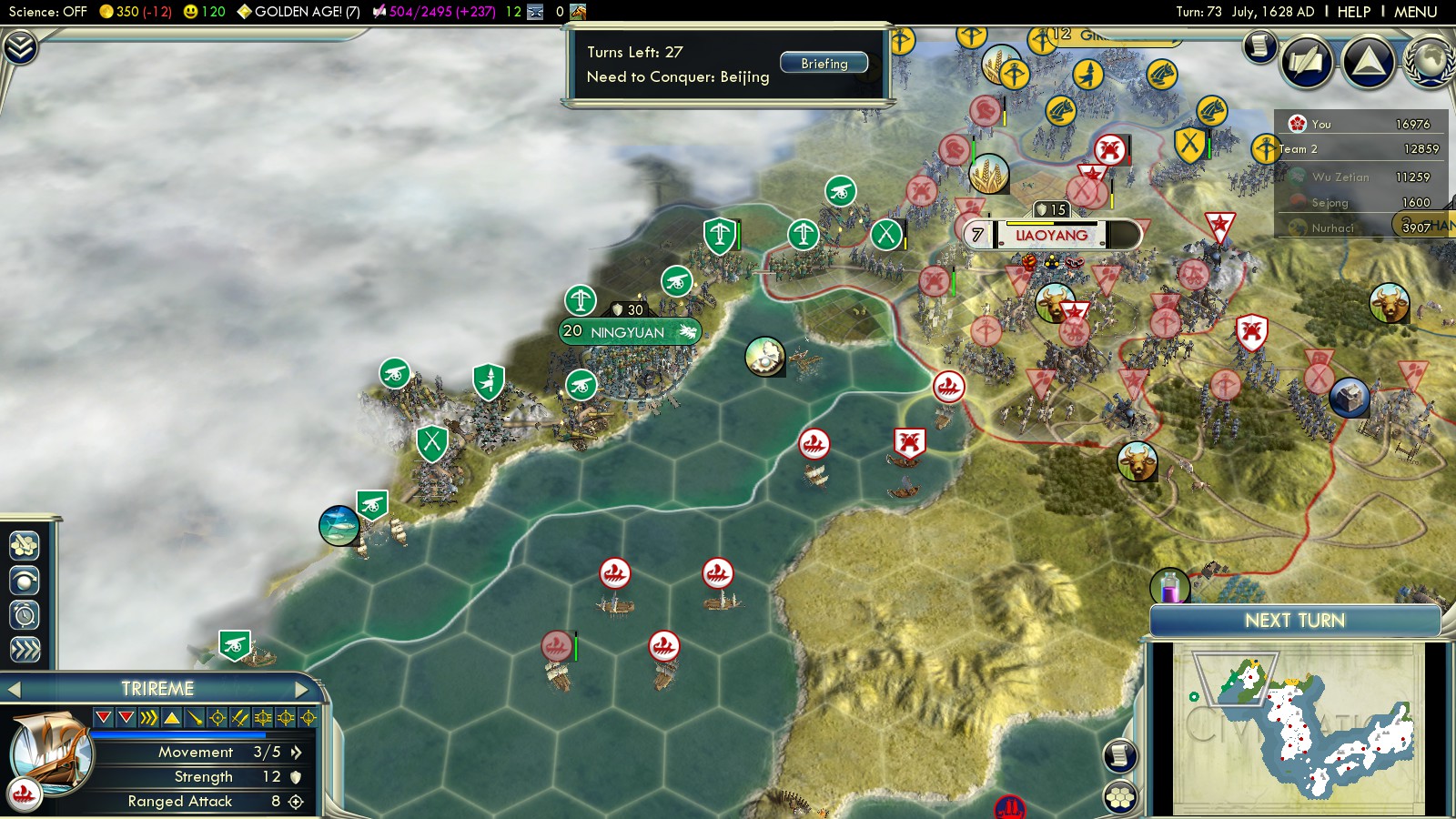1456x819 pixels.
Task: Open the HELP Civilopedia link
Action: pyautogui.click(x=1353, y=12)
